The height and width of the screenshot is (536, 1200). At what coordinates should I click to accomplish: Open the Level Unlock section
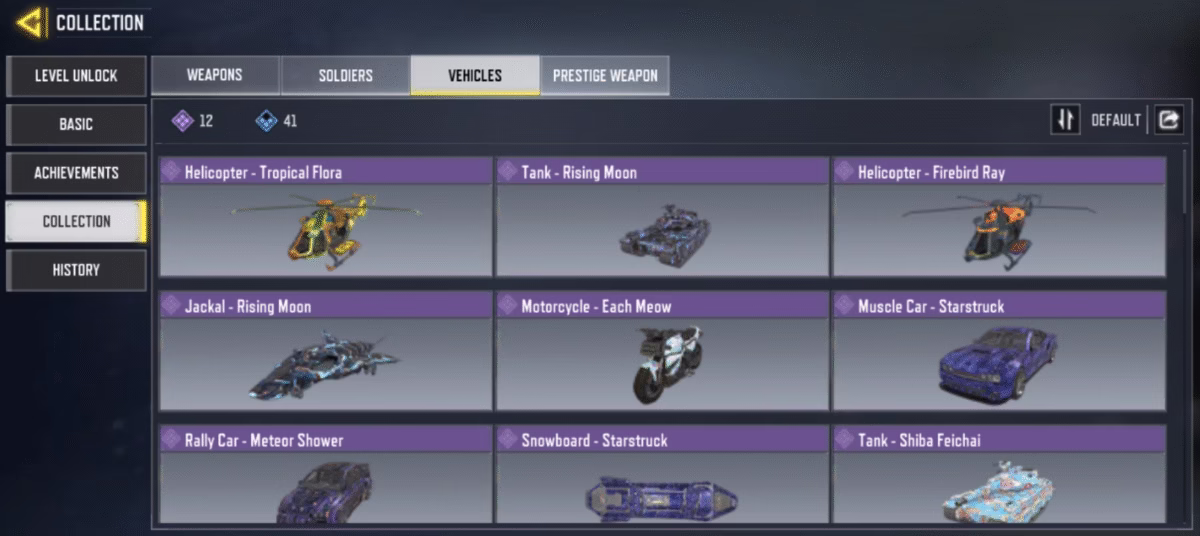click(x=76, y=76)
